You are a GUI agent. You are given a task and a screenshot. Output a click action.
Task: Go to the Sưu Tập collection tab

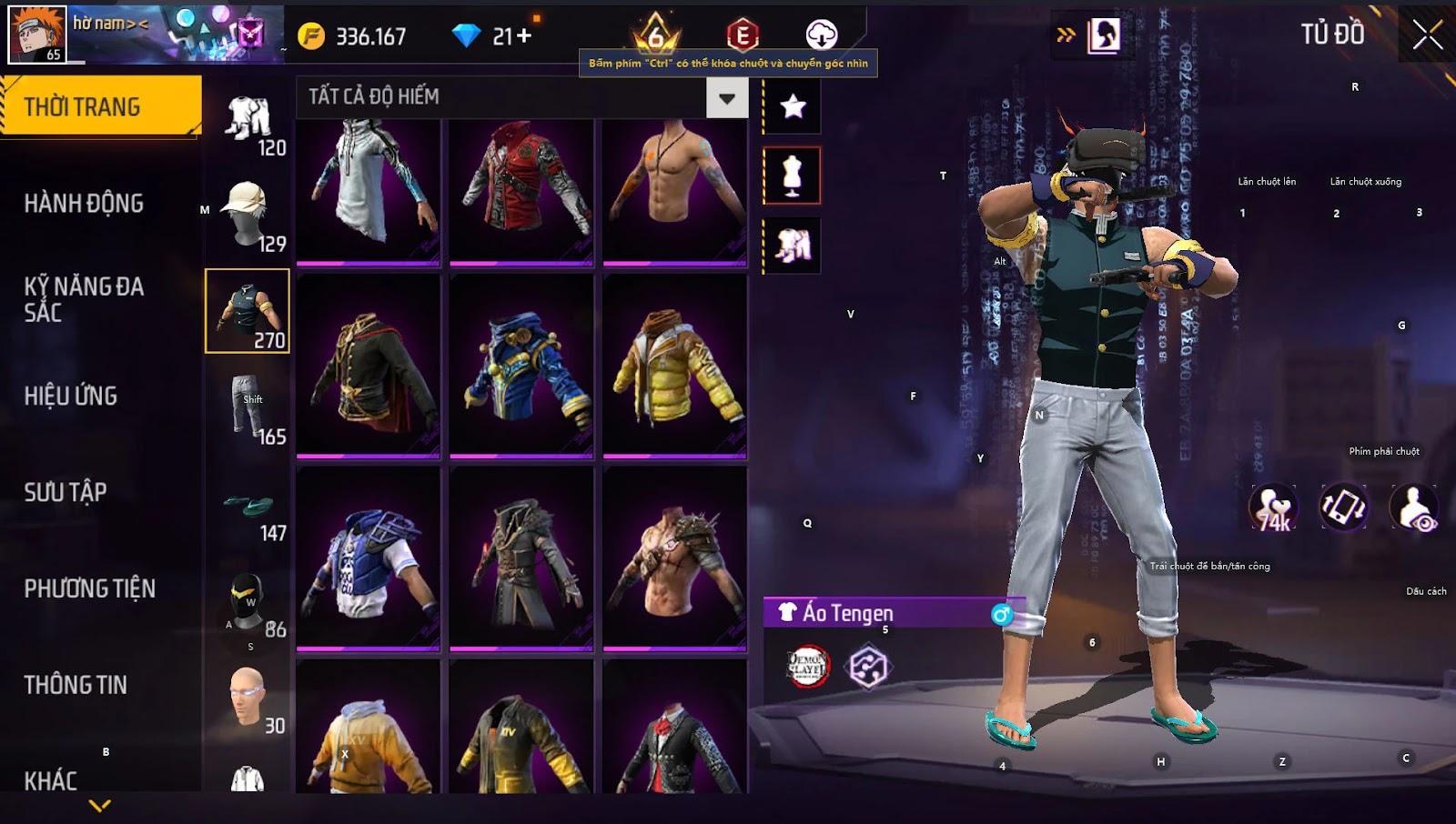coord(66,492)
